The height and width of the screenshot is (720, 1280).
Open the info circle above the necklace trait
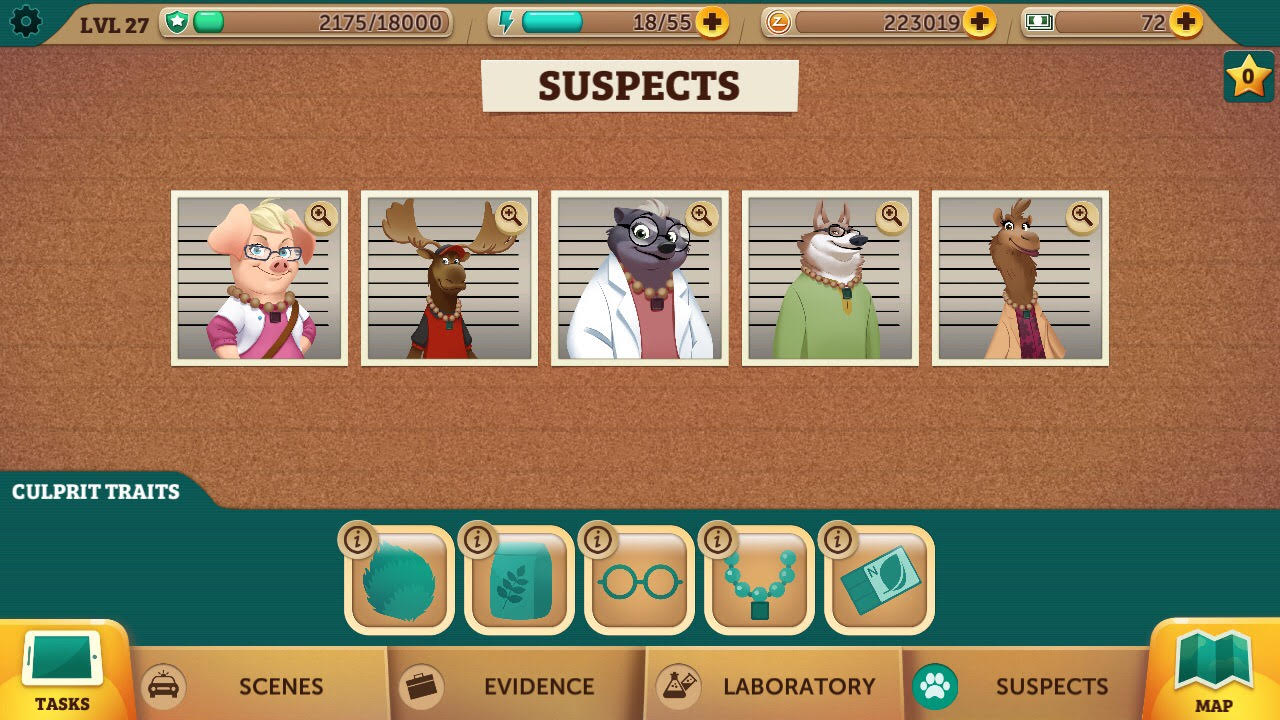coord(718,539)
